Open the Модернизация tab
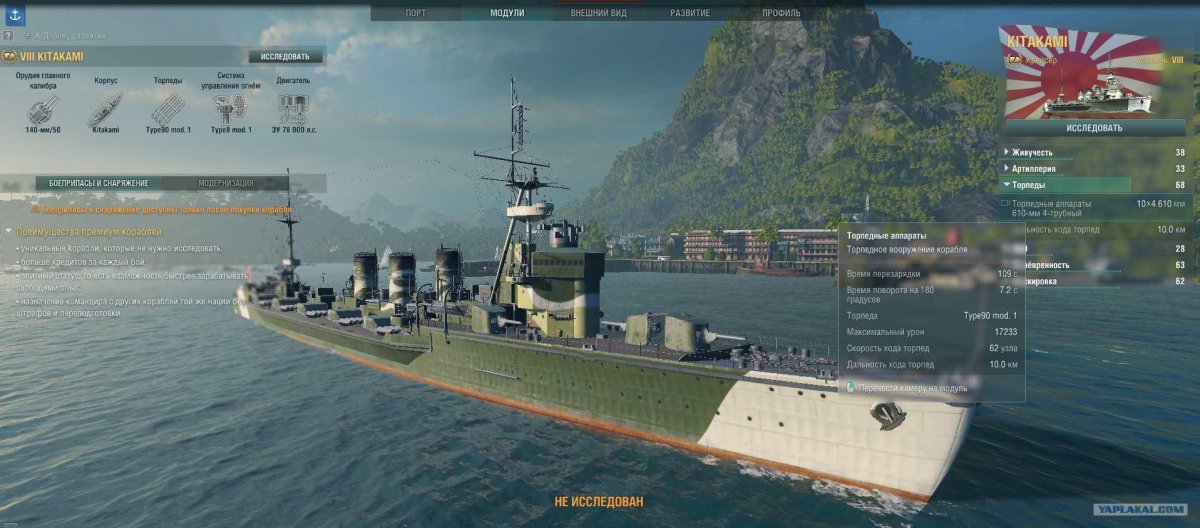 [226, 183]
